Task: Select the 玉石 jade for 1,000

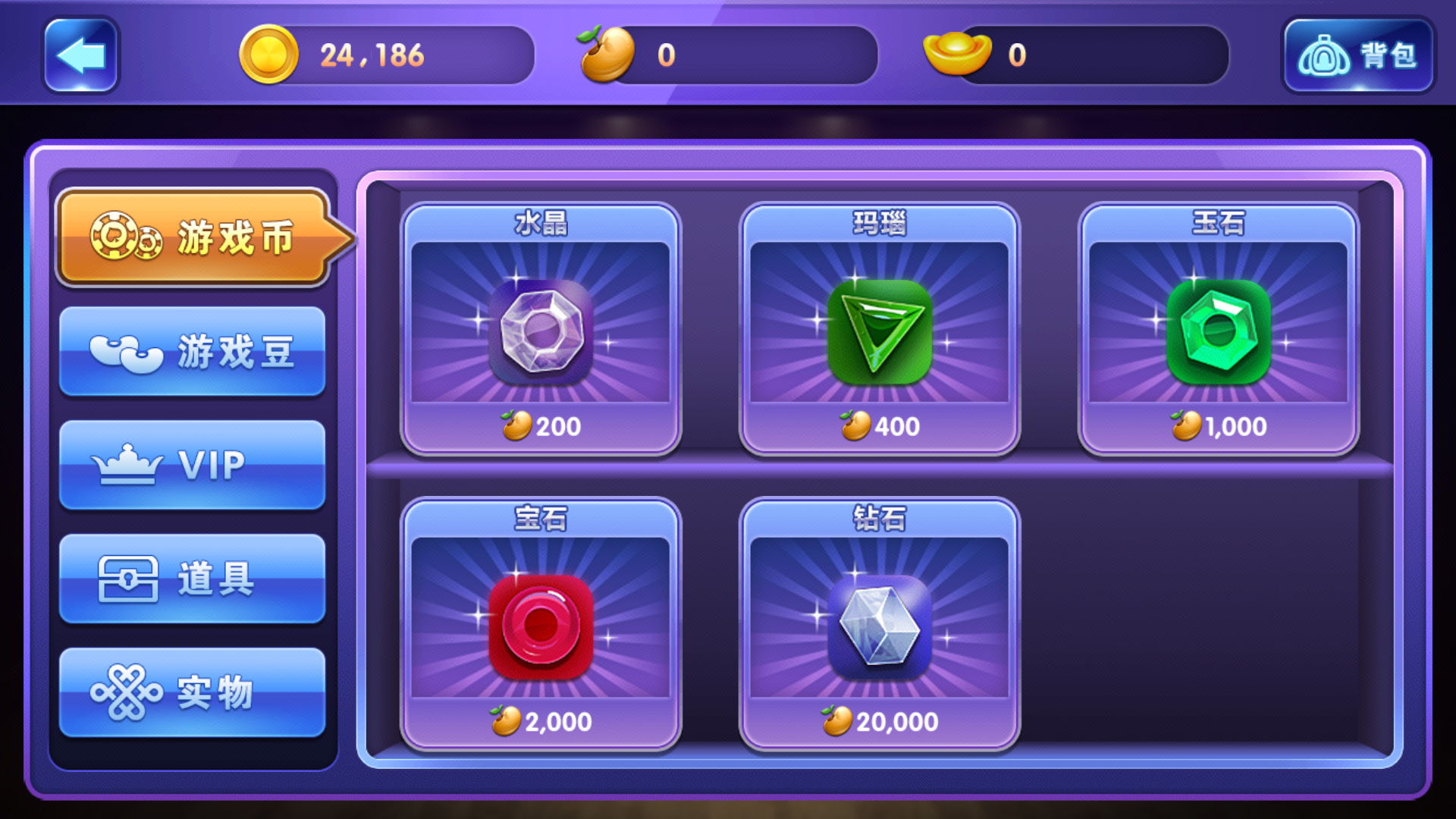Action: 1218,329
